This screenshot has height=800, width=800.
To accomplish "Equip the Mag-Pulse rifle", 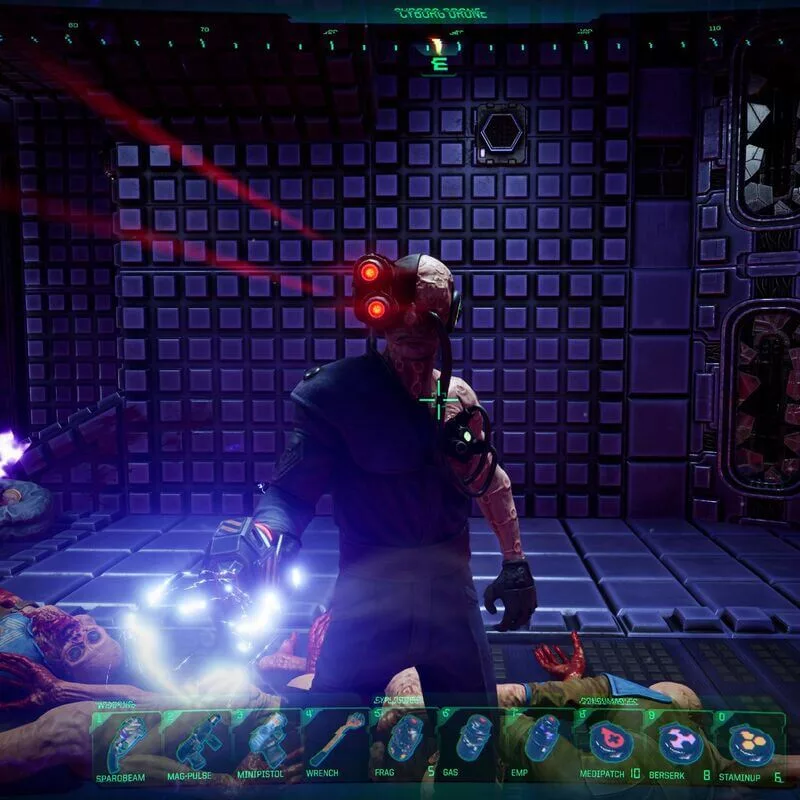I will click(195, 744).
